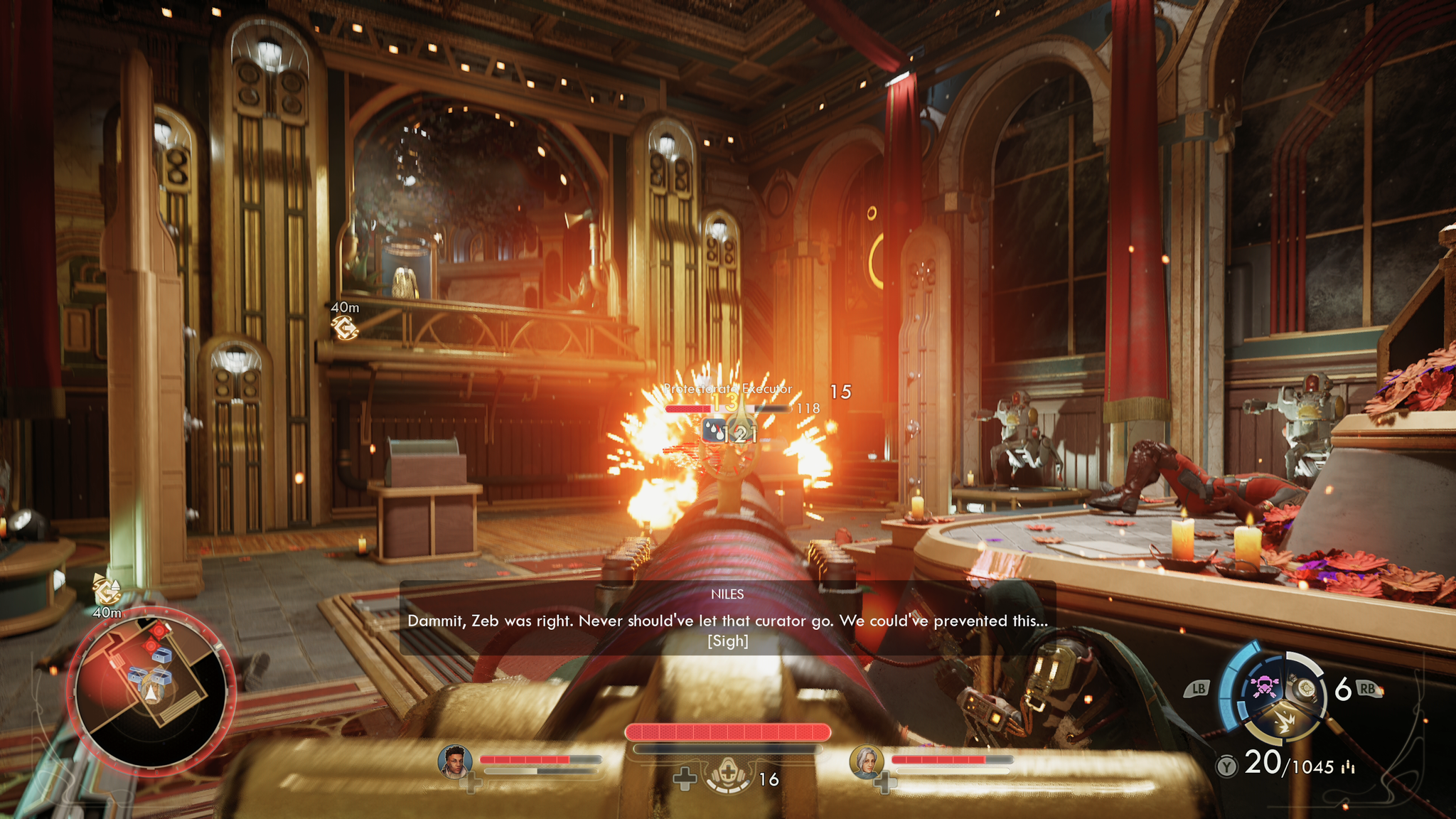Image resolution: width=1456 pixels, height=819 pixels.
Task: Select the quest waypoint marker on the balcony
Action: point(345,327)
